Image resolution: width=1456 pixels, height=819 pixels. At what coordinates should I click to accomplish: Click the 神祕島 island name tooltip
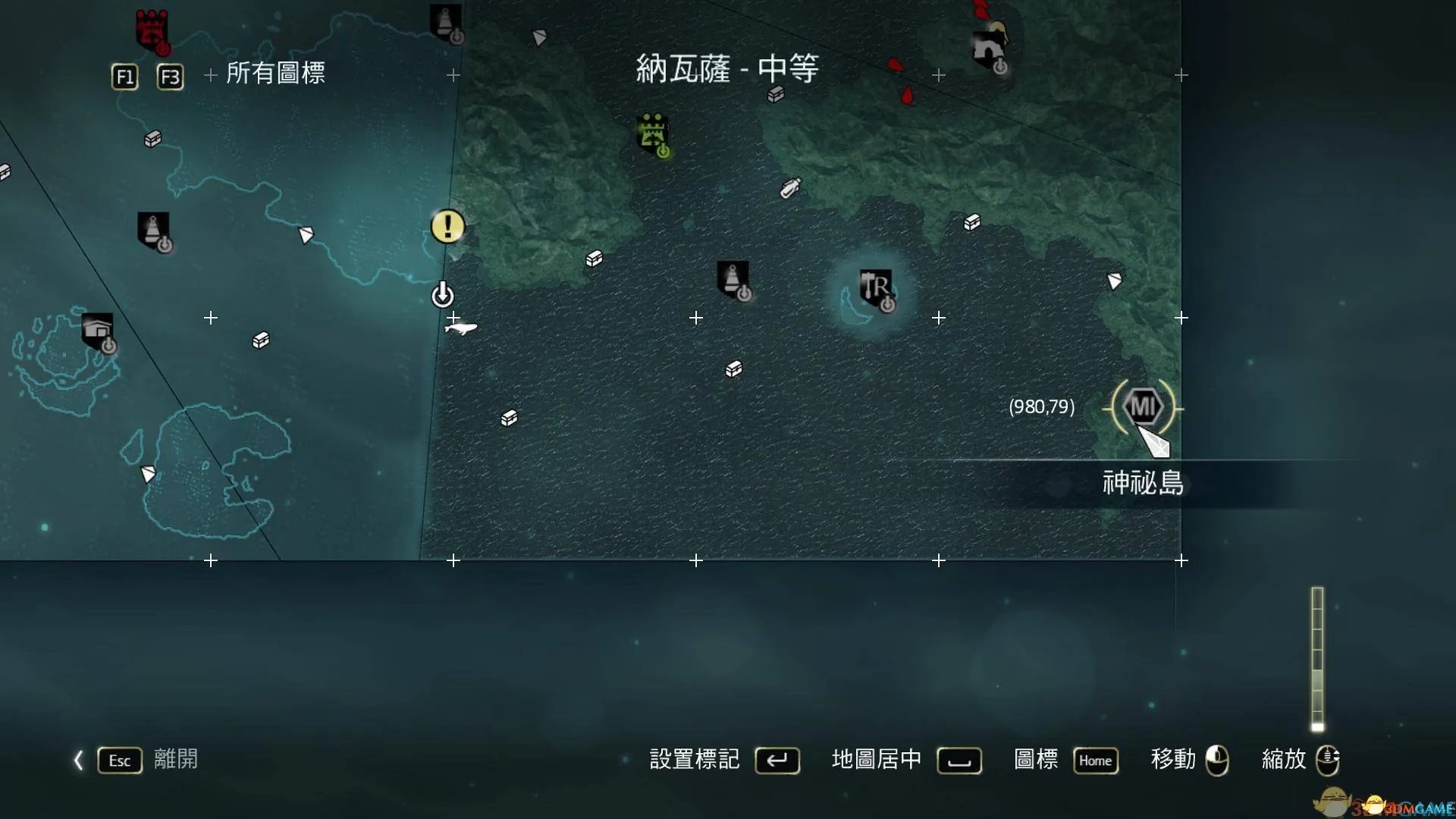pos(1144,483)
